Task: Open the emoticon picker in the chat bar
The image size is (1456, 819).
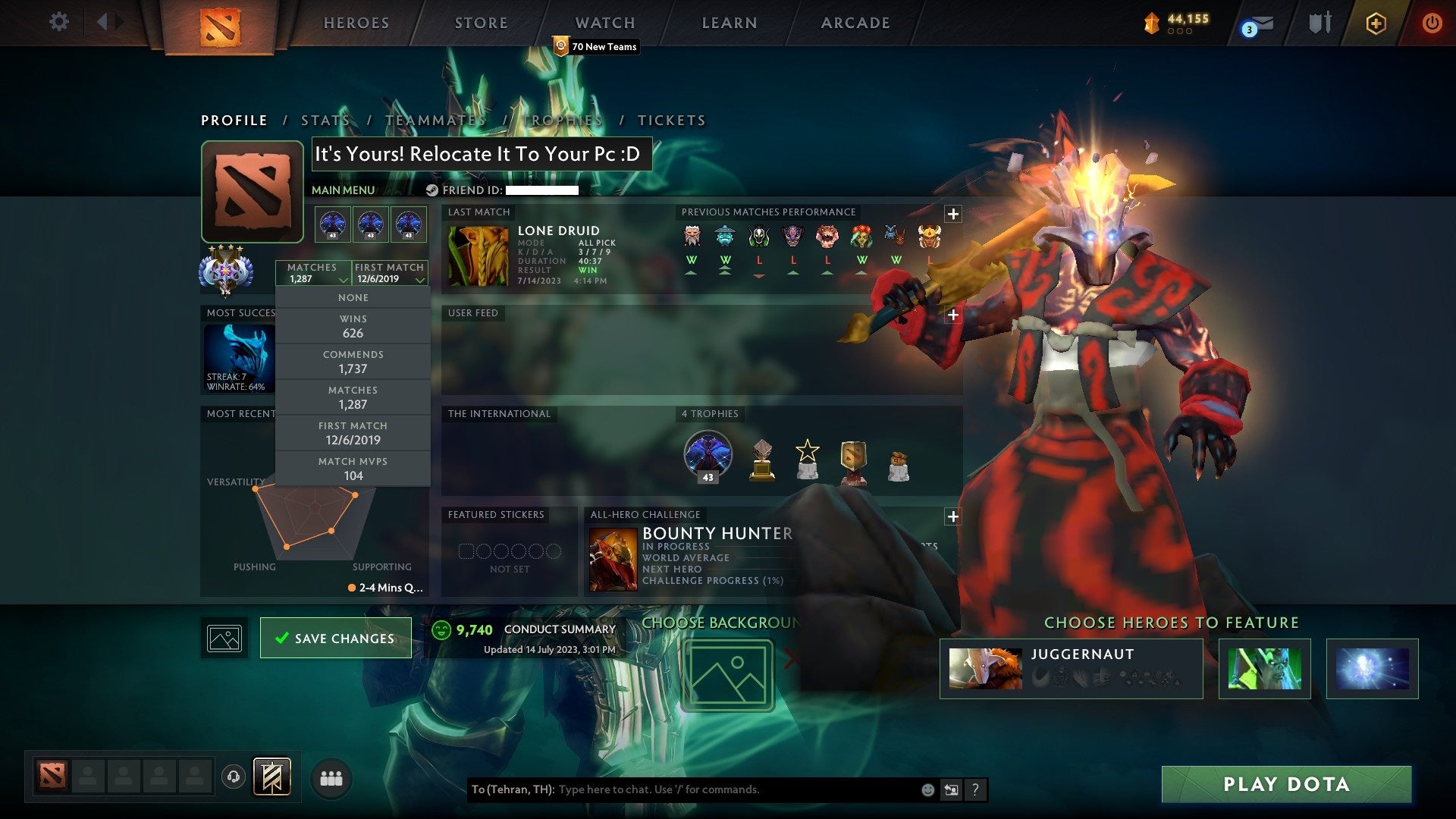Action: tap(927, 789)
